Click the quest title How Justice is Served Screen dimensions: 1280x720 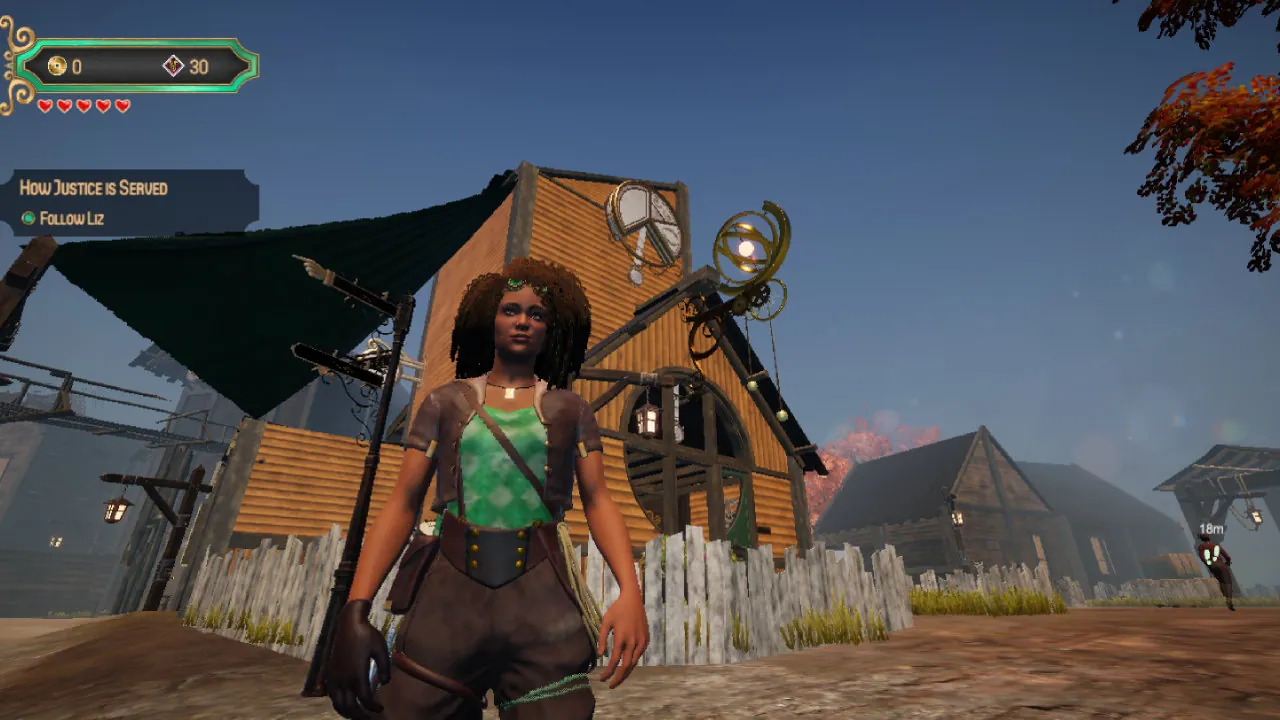93,188
